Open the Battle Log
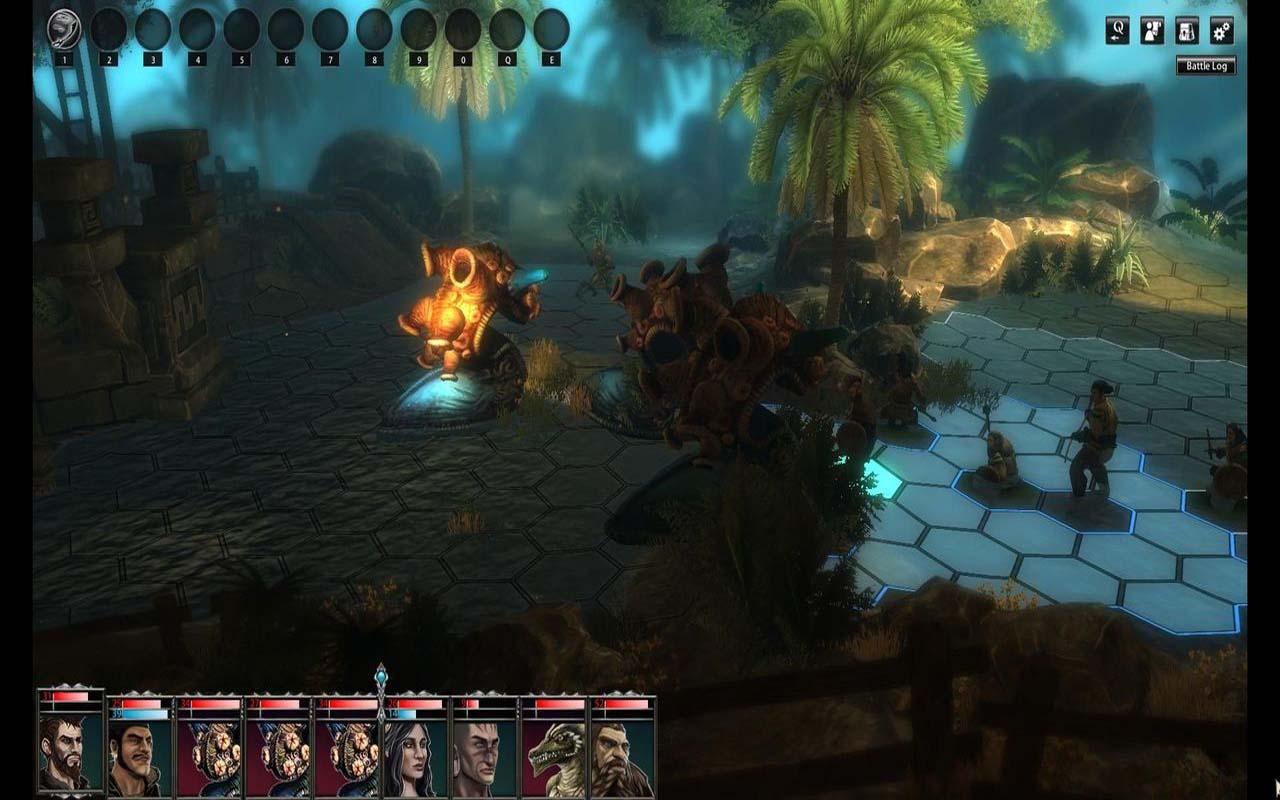Image resolution: width=1280 pixels, height=800 pixels. (1206, 66)
